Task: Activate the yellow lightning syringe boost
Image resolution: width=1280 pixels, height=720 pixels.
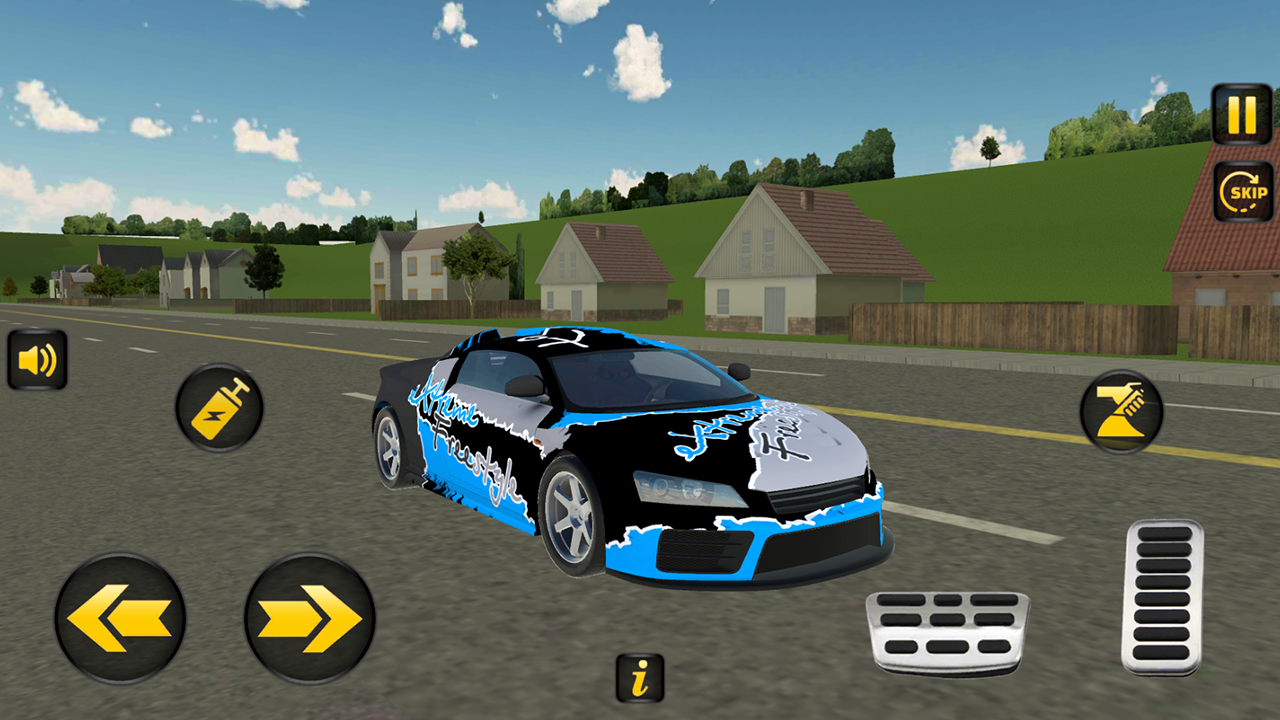Action: pyautogui.click(x=216, y=406)
